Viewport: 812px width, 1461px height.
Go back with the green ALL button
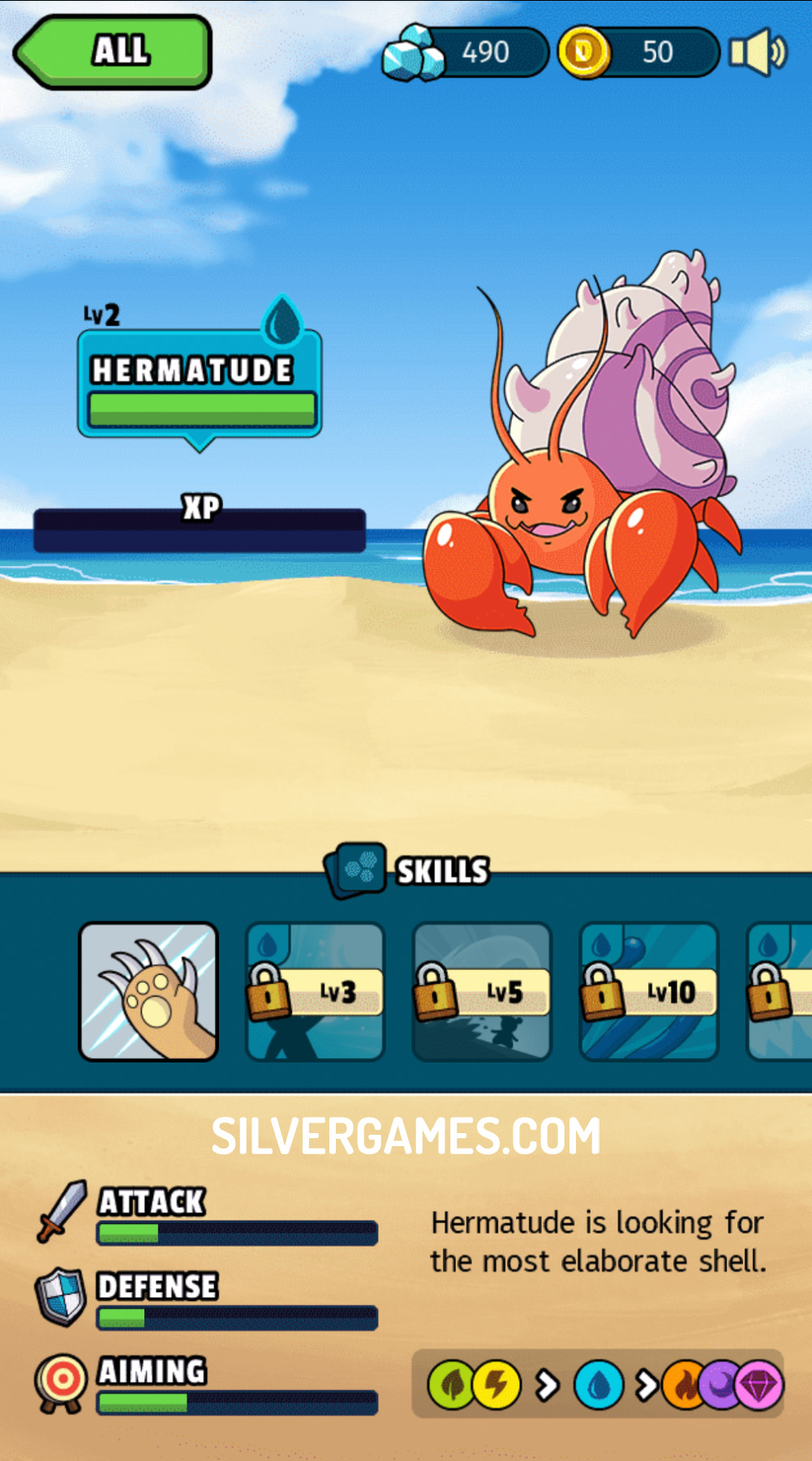pyautogui.click(x=114, y=51)
